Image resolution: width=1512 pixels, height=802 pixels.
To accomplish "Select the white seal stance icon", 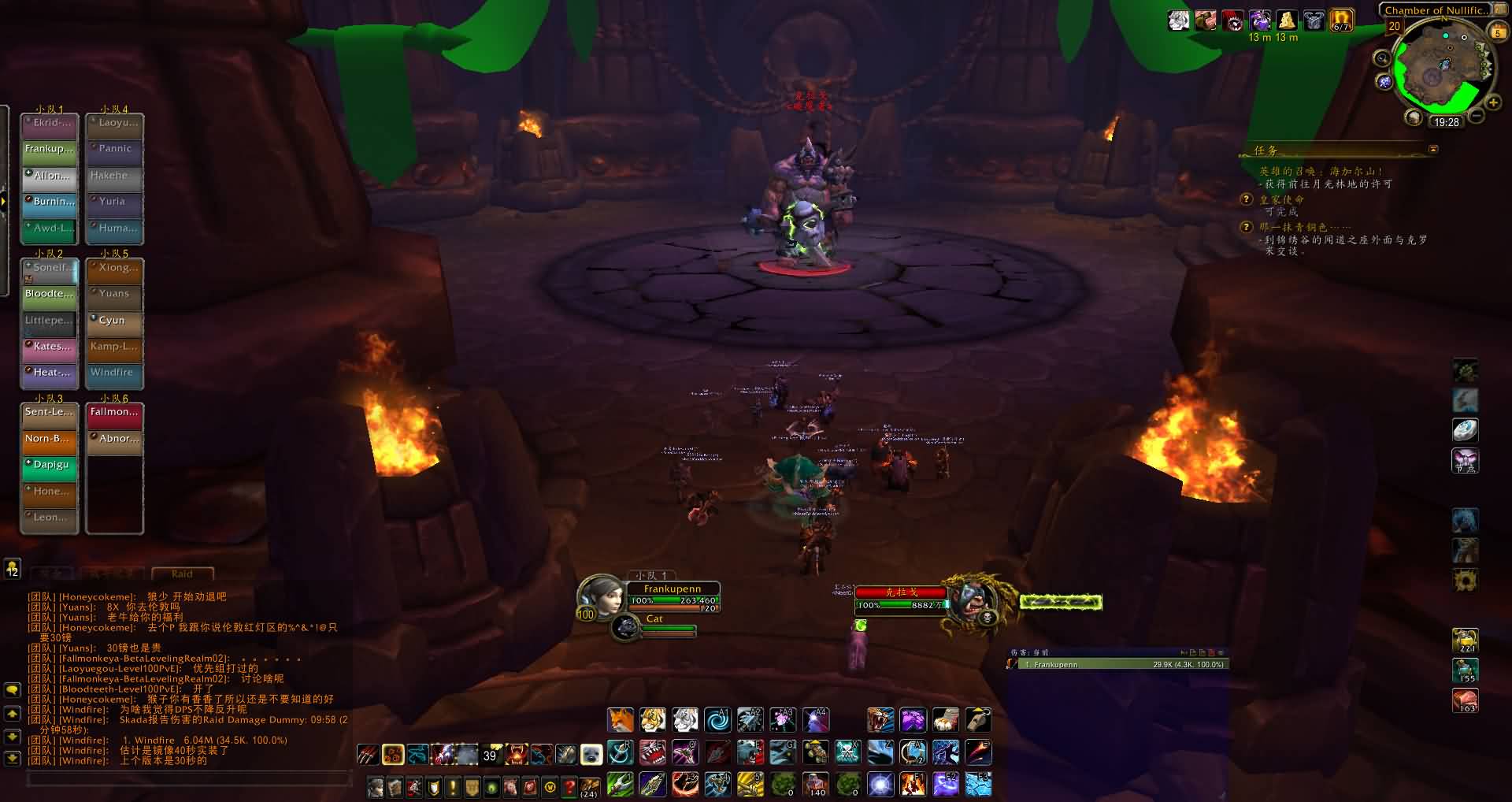I will [x=591, y=755].
